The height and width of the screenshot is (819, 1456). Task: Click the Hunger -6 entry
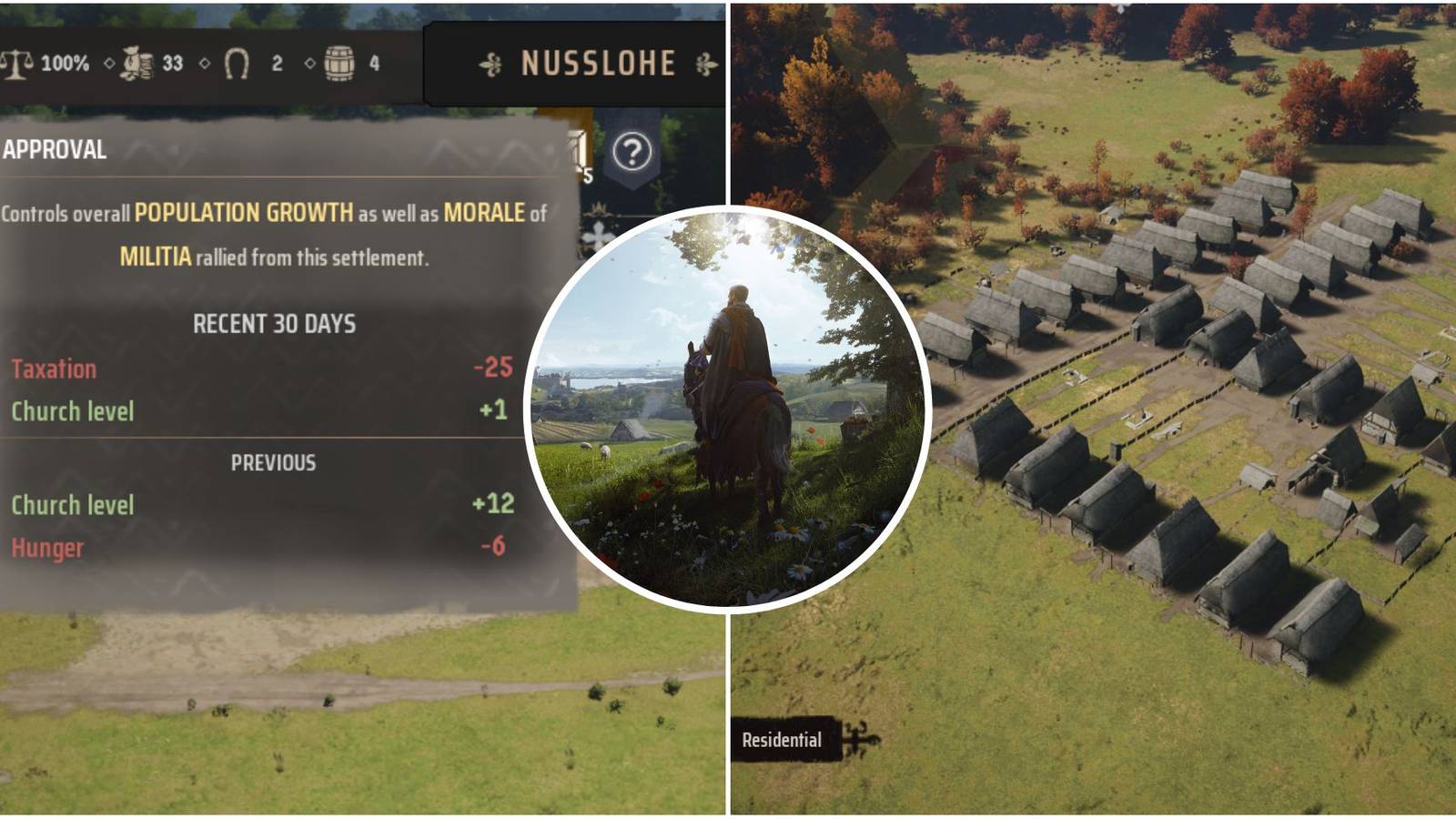click(44, 549)
